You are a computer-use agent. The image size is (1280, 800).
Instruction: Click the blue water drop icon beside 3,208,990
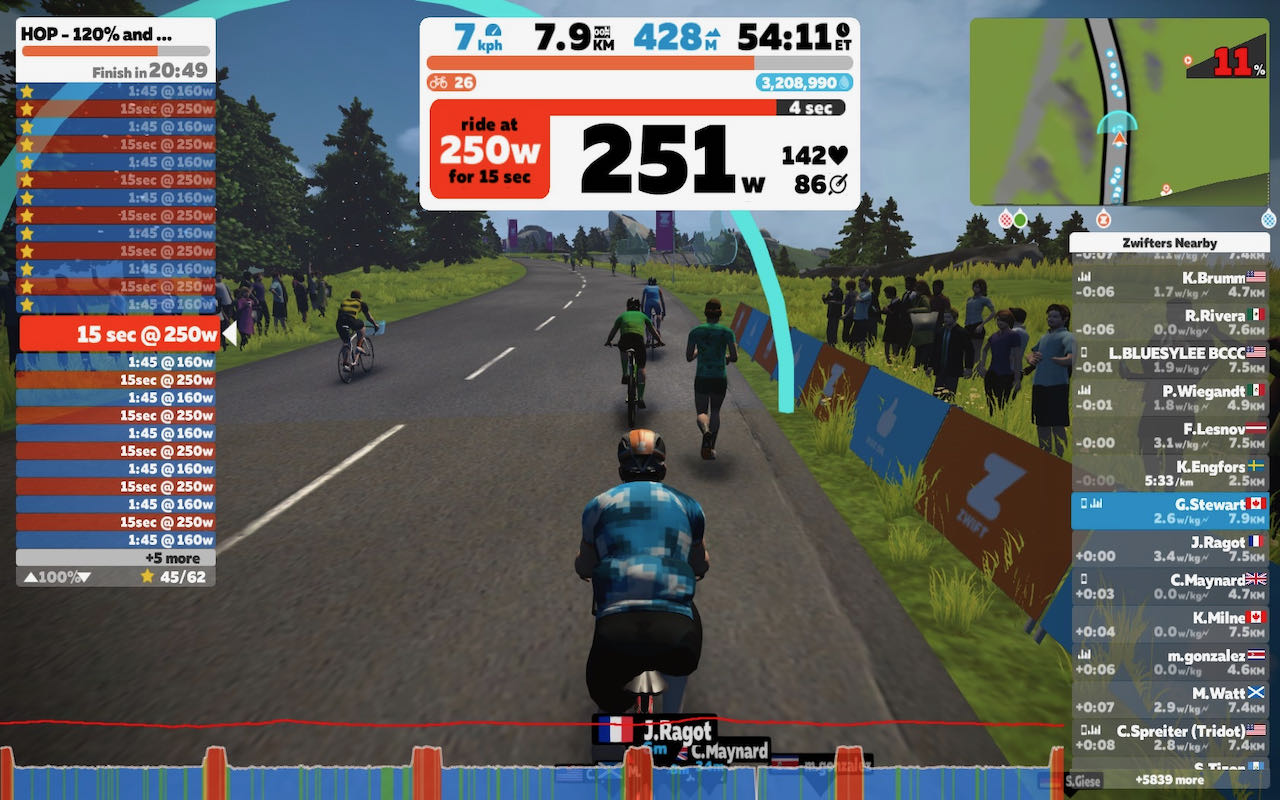846,82
